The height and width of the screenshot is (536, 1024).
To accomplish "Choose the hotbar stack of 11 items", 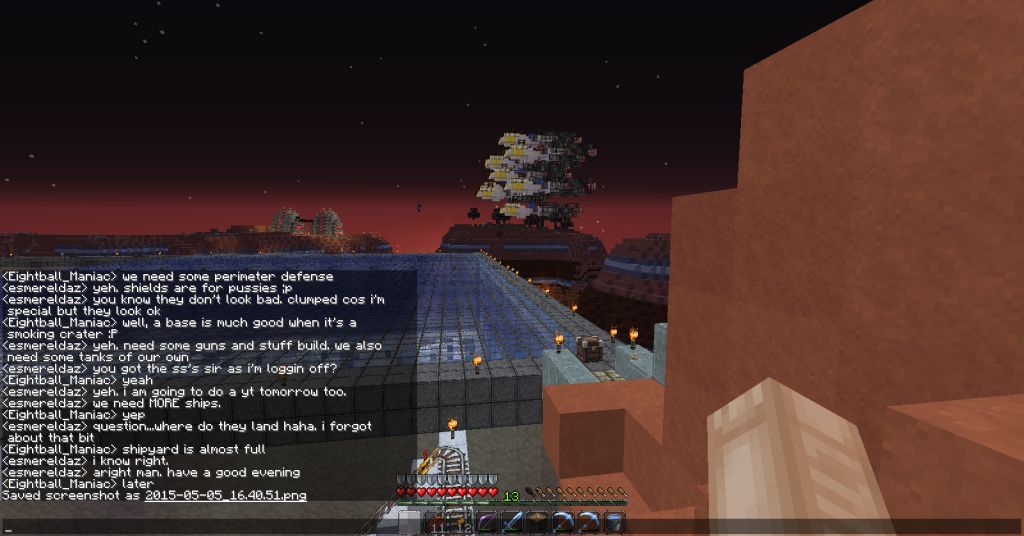I will [x=434, y=521].
